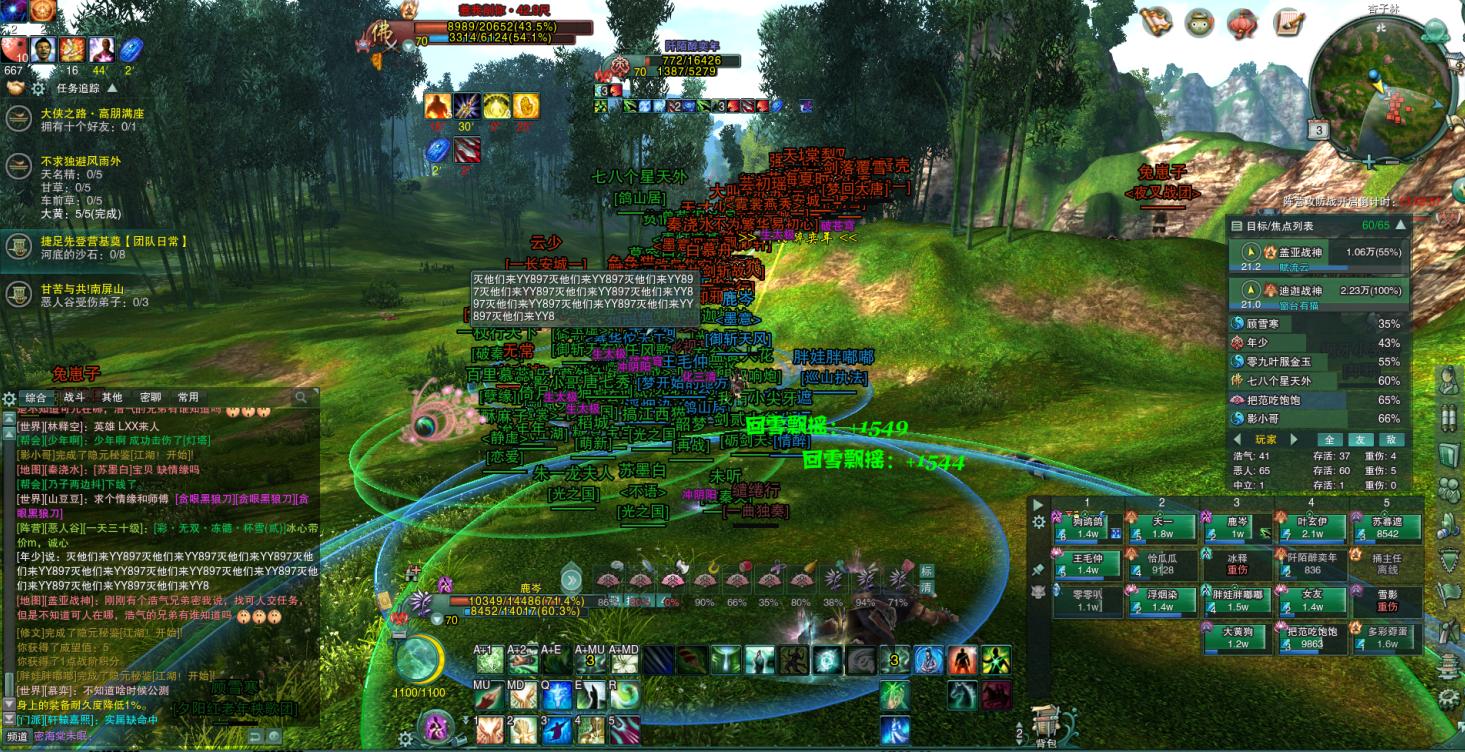
Task: Open the 密聊 whisper chat tab
Action: [x=150, y=397]
